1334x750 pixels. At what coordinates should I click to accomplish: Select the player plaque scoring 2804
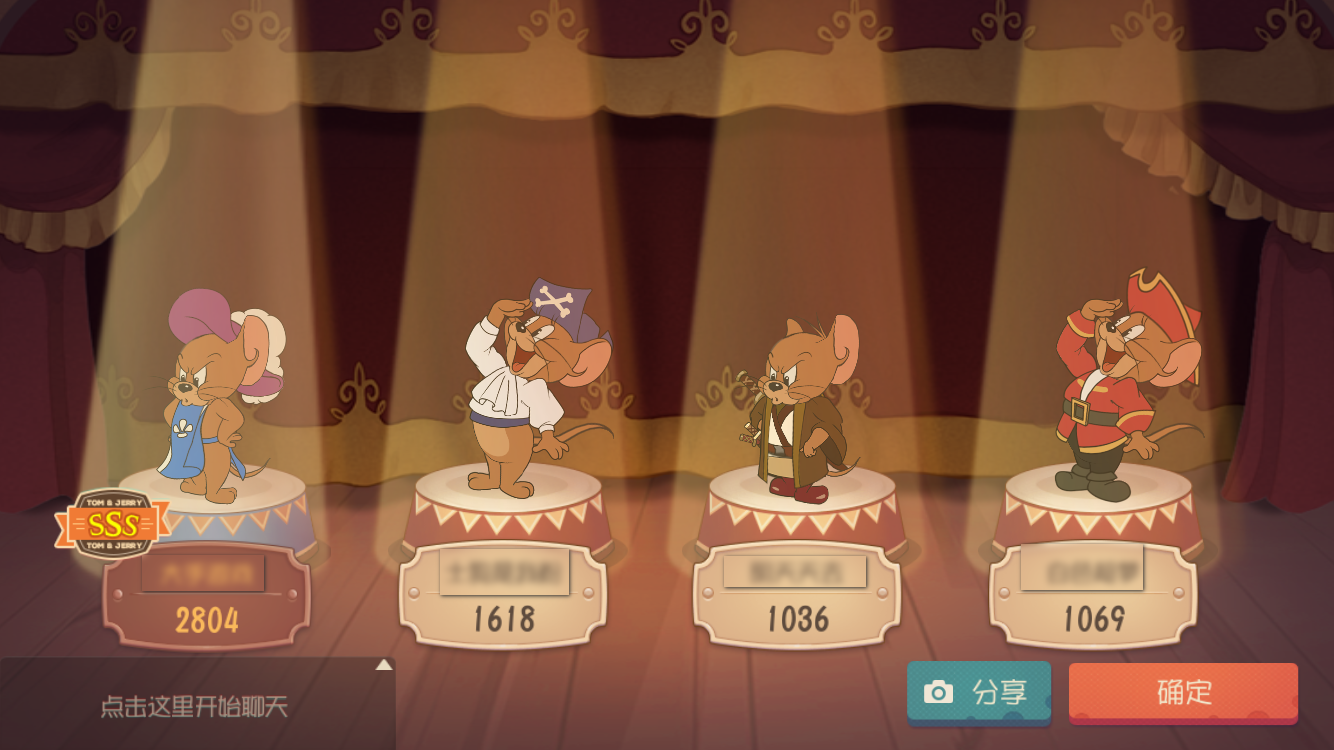pyautogui.click(x=207, y=597)
